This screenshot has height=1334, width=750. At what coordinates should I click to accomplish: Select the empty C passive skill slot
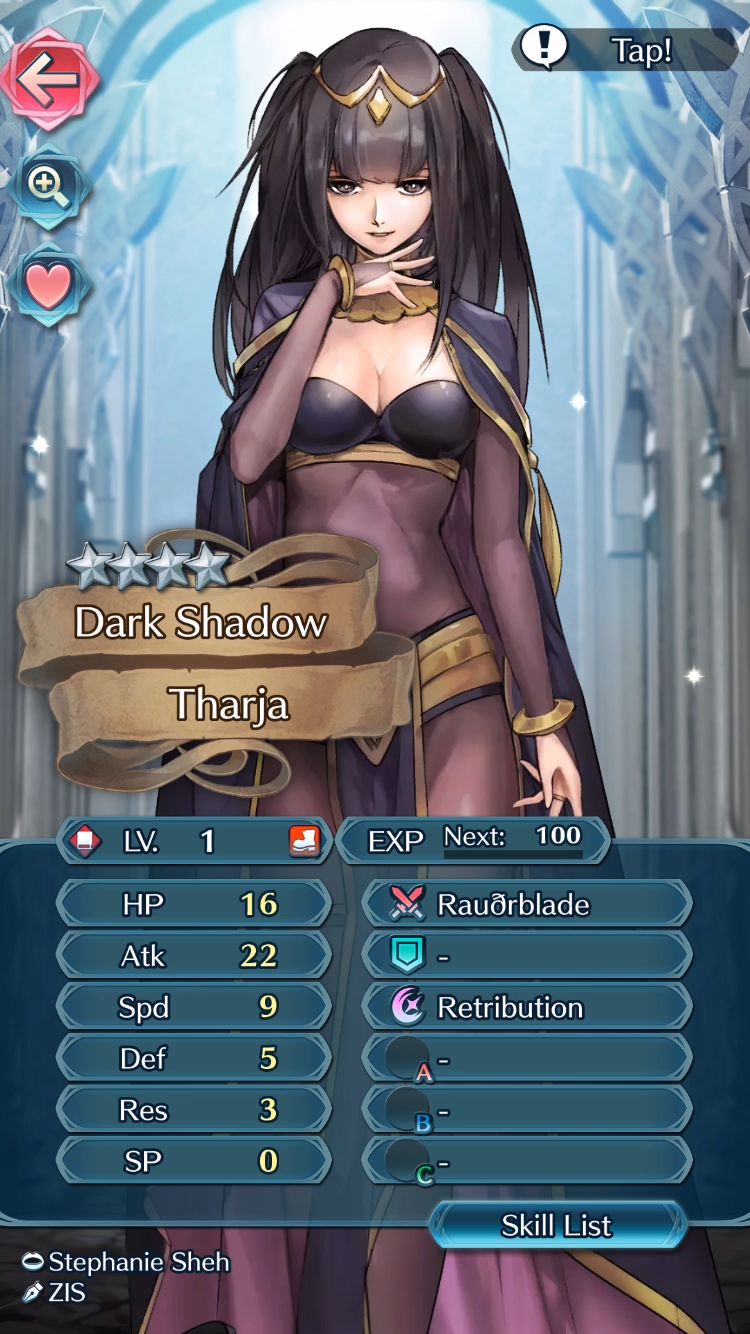pyautogui.click(x=527, y=1162)
